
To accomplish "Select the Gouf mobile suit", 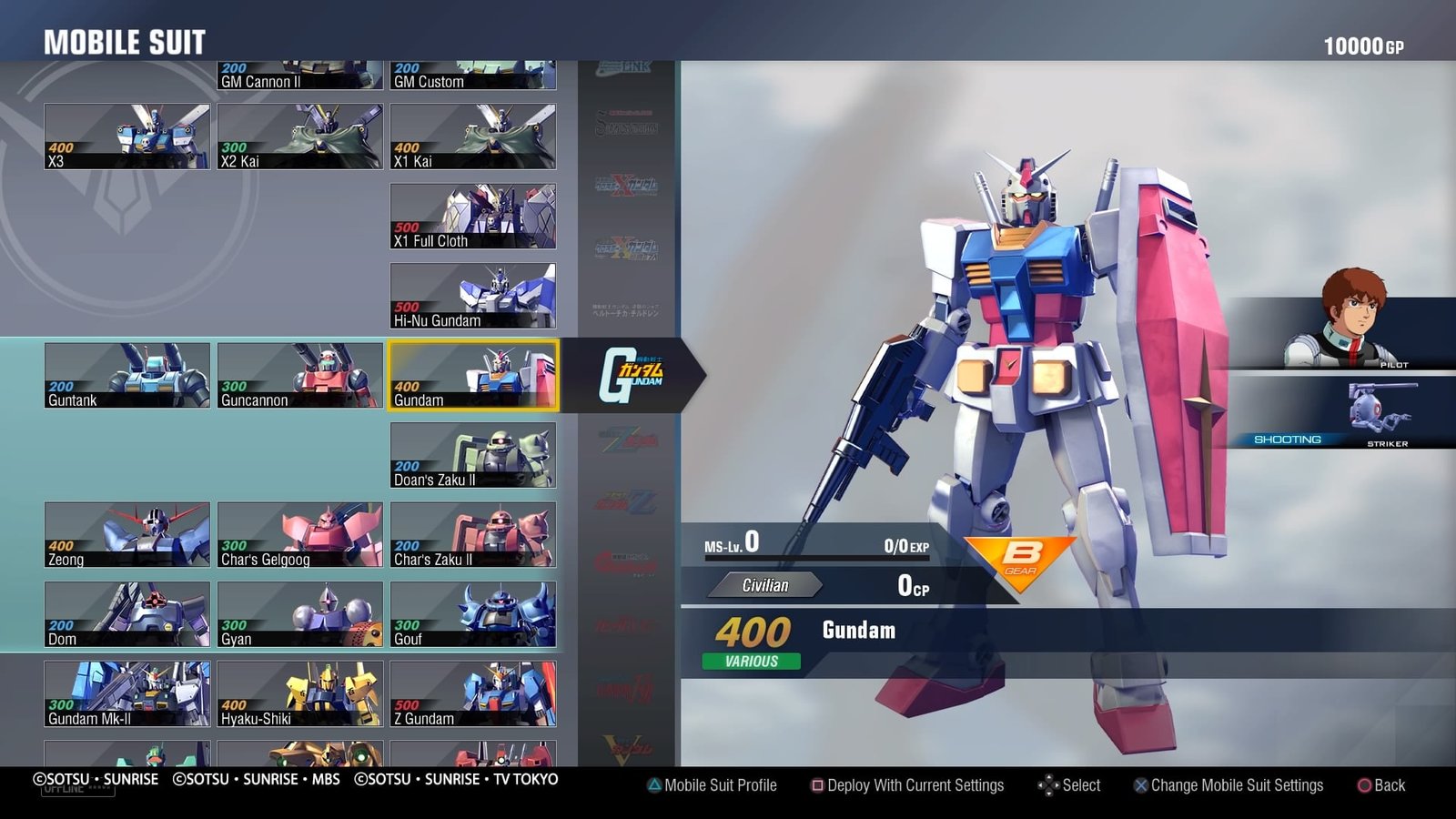I will [x=472, y=614].
